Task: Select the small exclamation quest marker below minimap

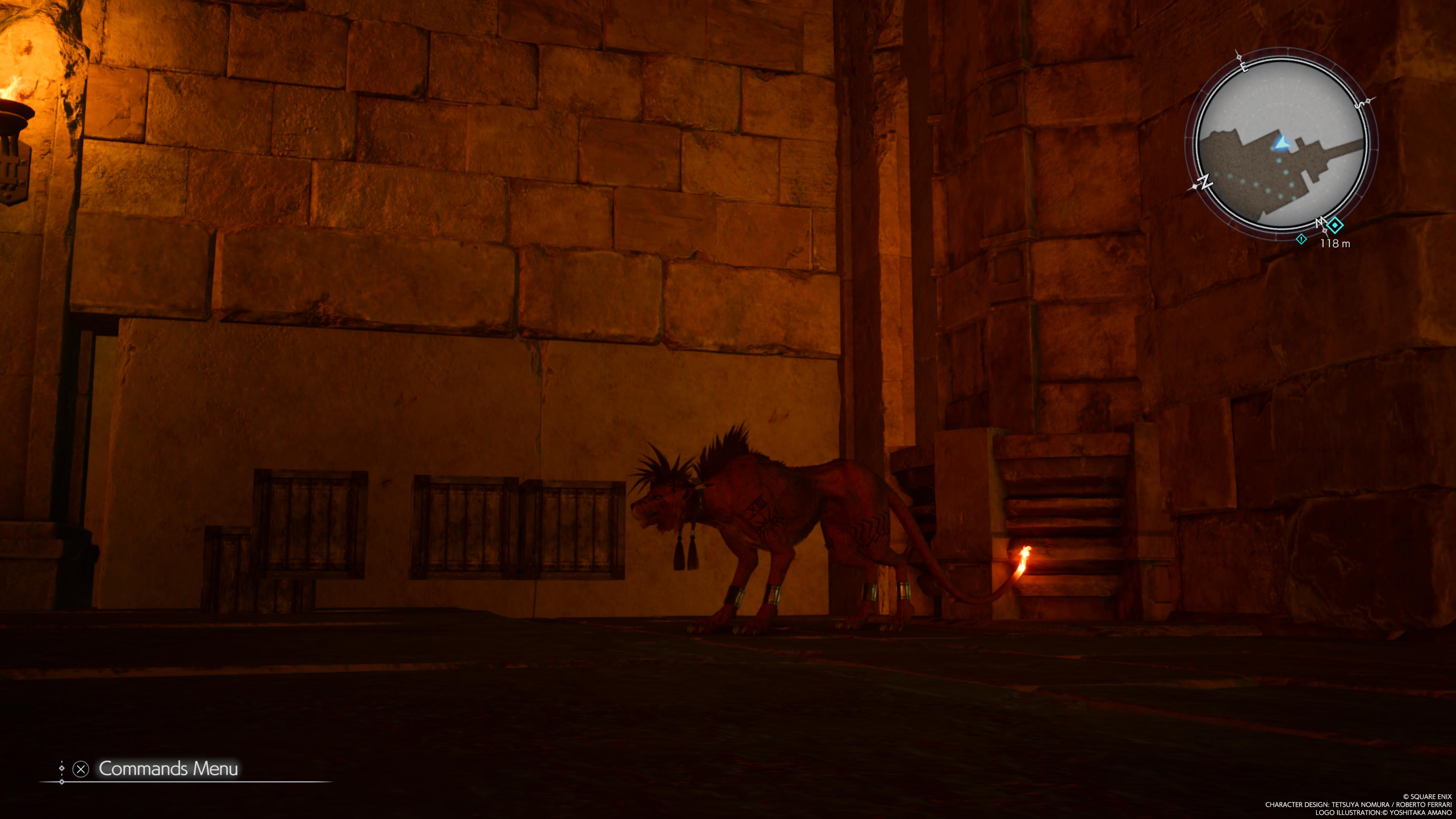Action: pos(1301,239)
